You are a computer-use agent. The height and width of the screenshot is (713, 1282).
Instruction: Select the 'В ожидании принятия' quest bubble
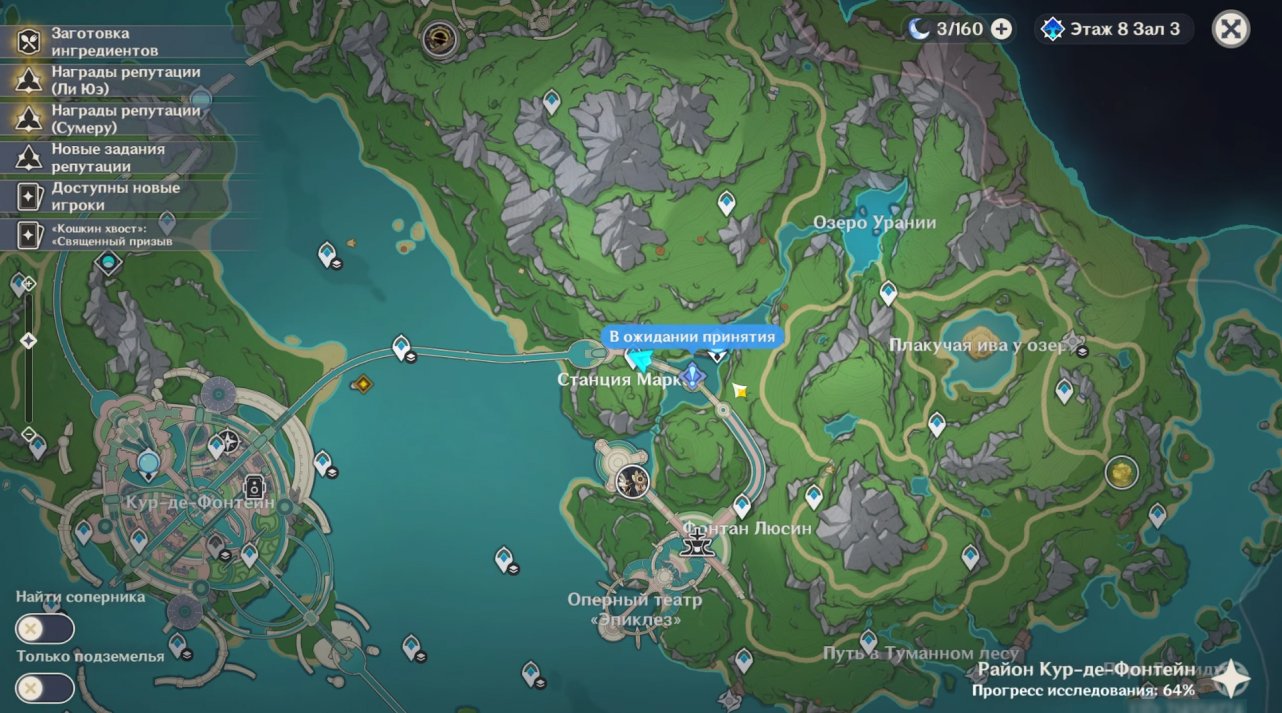tap(692, 337)
